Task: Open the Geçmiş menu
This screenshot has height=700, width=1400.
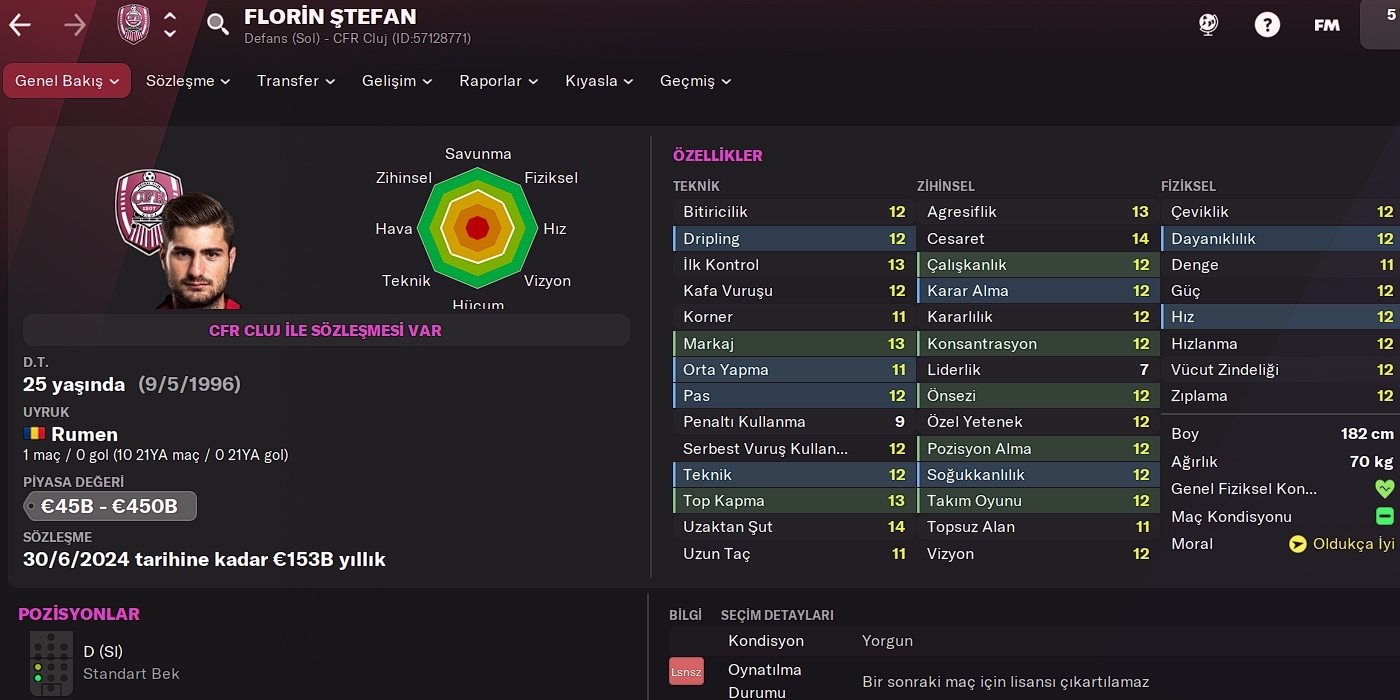Action: (695, 81)
